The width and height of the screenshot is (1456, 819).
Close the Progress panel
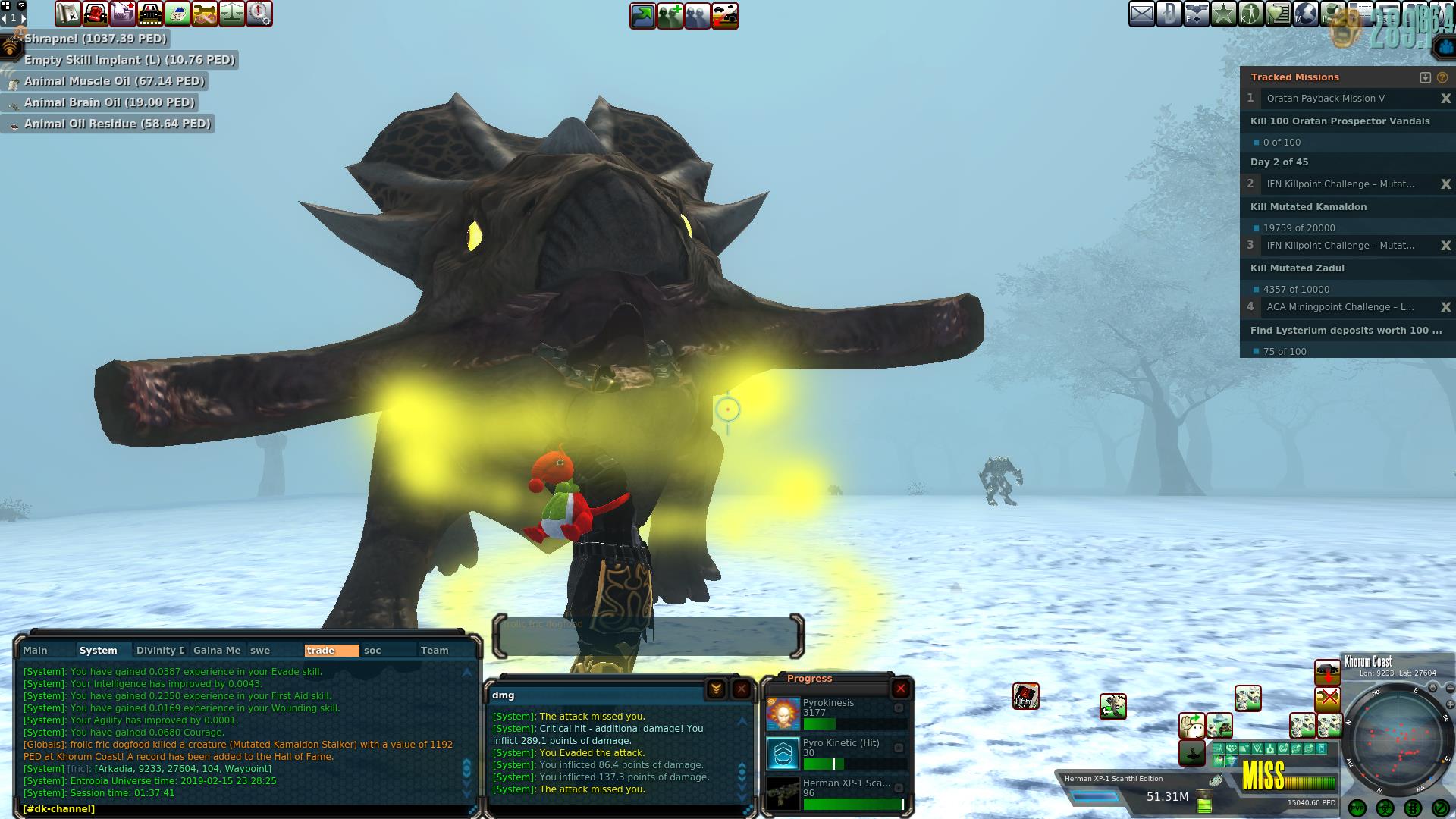[x=900, y=689]
